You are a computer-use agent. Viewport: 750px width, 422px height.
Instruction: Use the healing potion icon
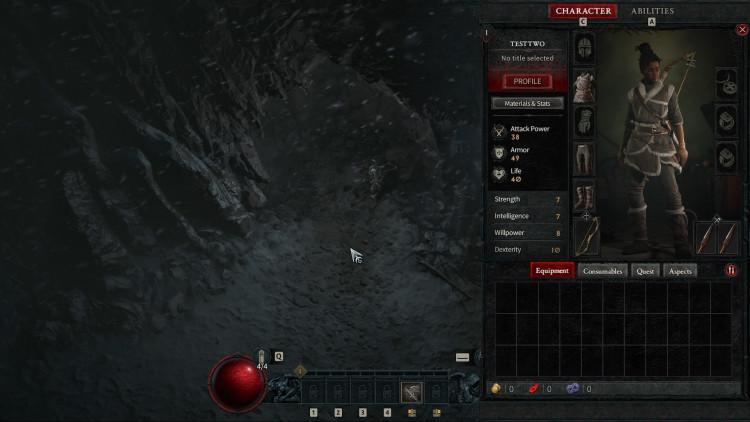[x=263, y=357]
